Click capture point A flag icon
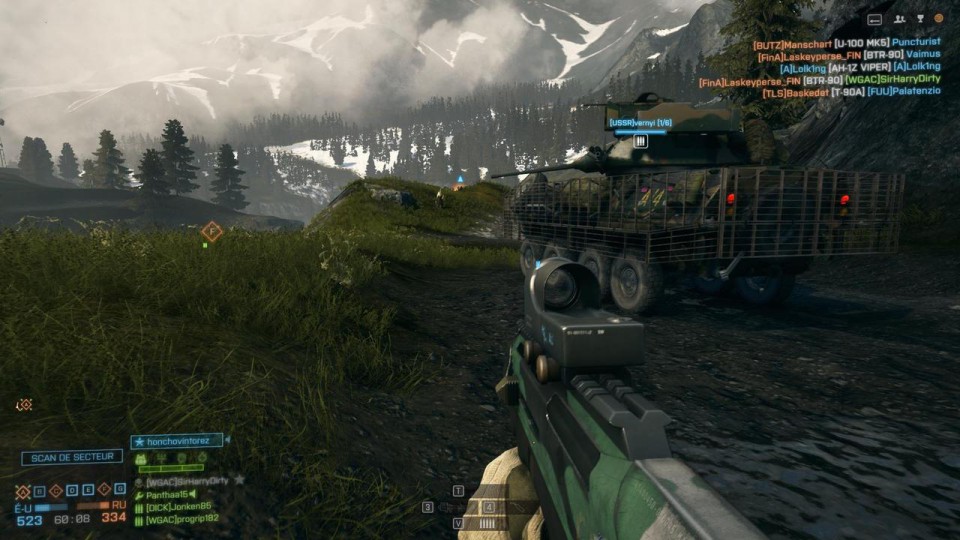 22,491
